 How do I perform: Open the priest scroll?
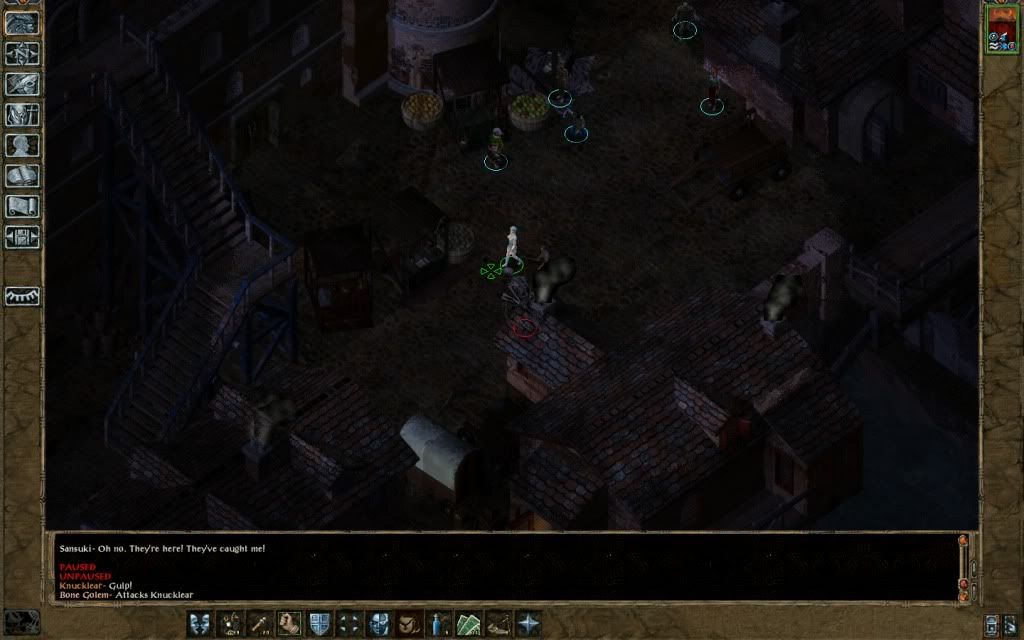tap(21, 206)
